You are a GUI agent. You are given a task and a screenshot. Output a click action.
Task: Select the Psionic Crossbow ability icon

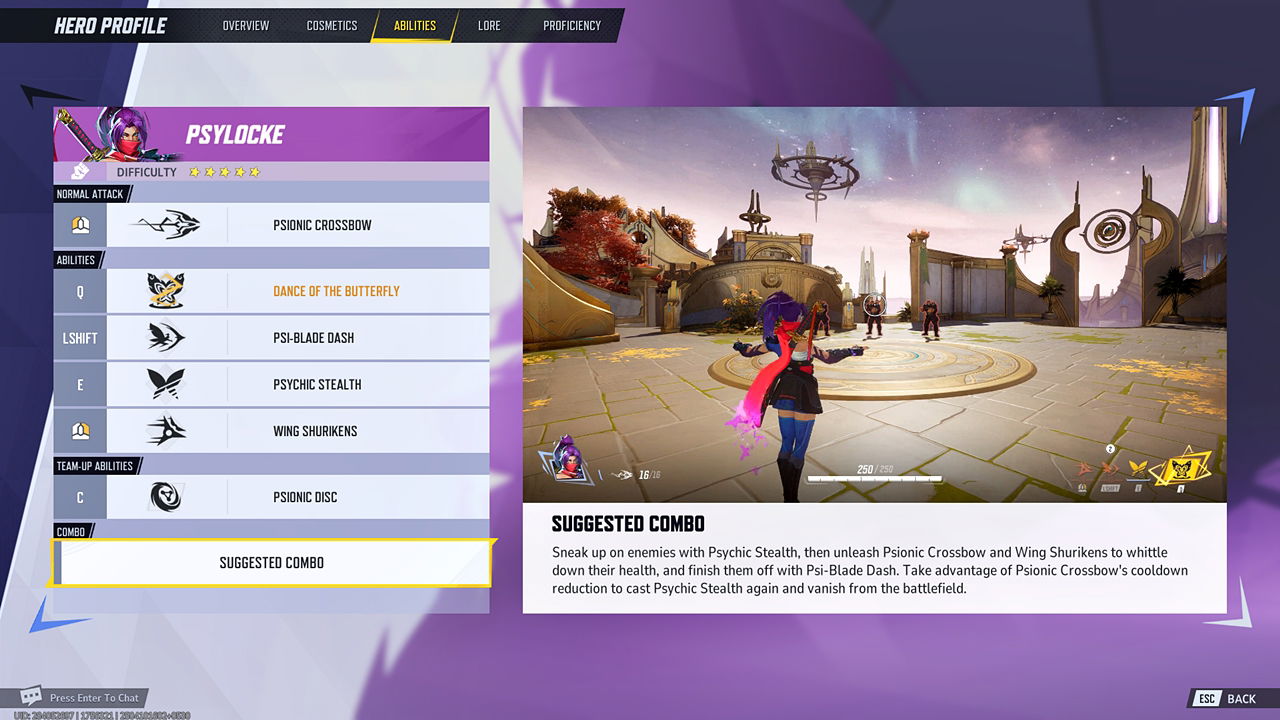170,224
